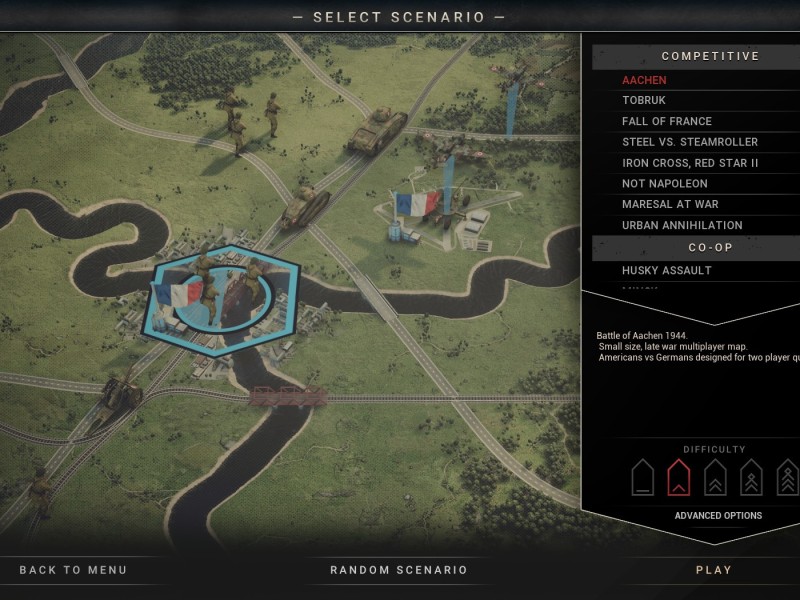Viewport: 800px width, 600px height.
Task: Pick the Maresal at War scenario
Action: [670, 205]
